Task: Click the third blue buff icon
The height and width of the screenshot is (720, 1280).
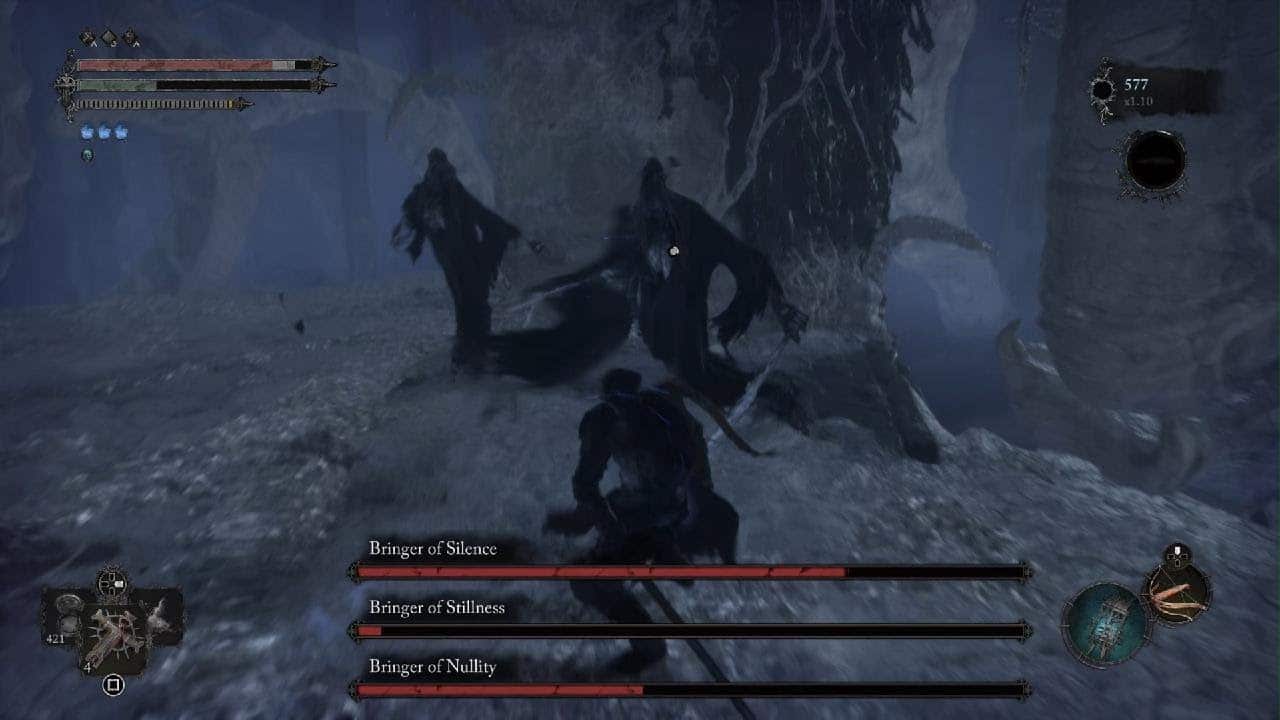Action: [121, 132]
